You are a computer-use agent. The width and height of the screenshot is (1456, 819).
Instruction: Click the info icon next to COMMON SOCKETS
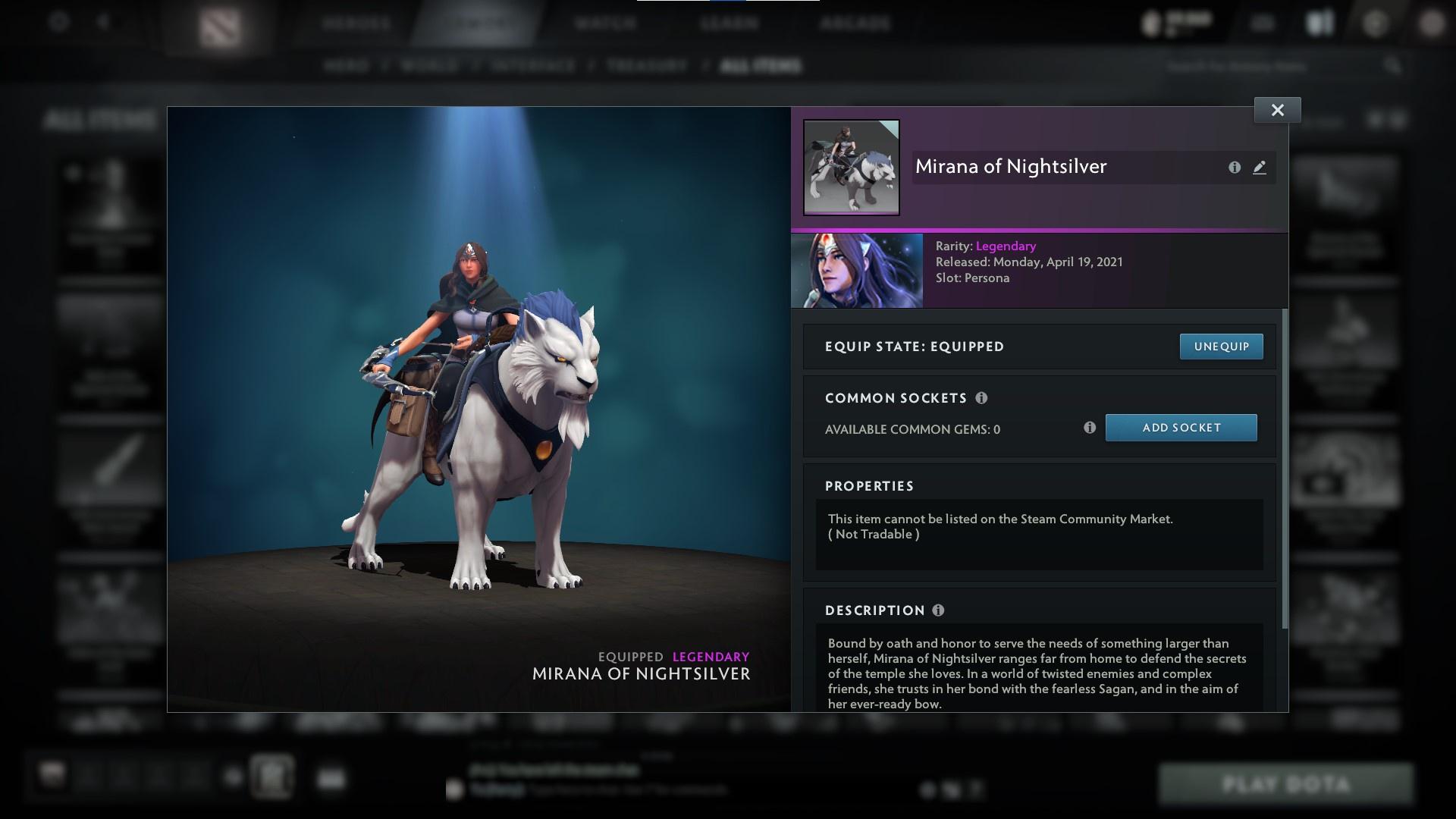click(982, 397)
